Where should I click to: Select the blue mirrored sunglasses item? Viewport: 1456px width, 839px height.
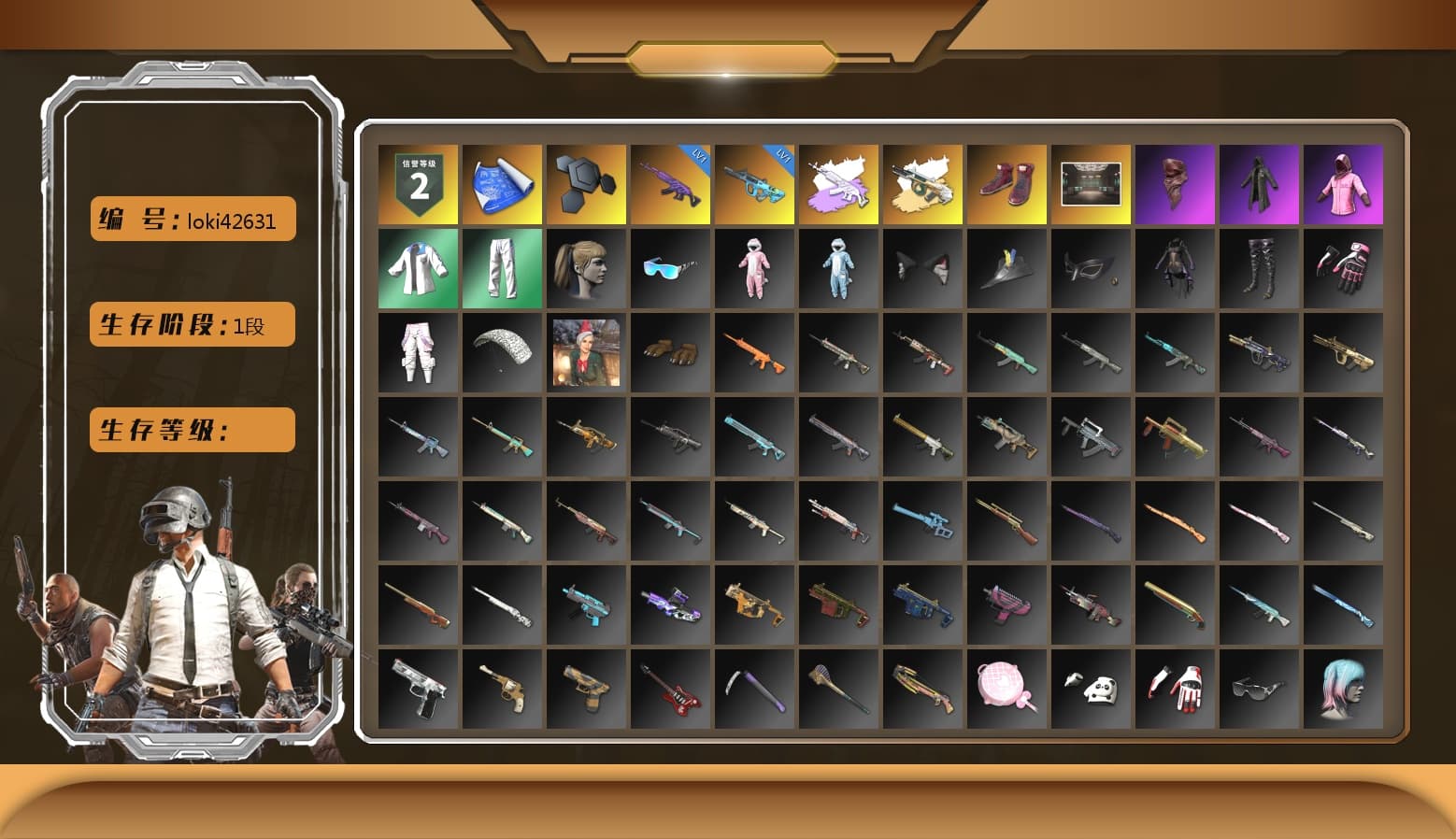670,269
